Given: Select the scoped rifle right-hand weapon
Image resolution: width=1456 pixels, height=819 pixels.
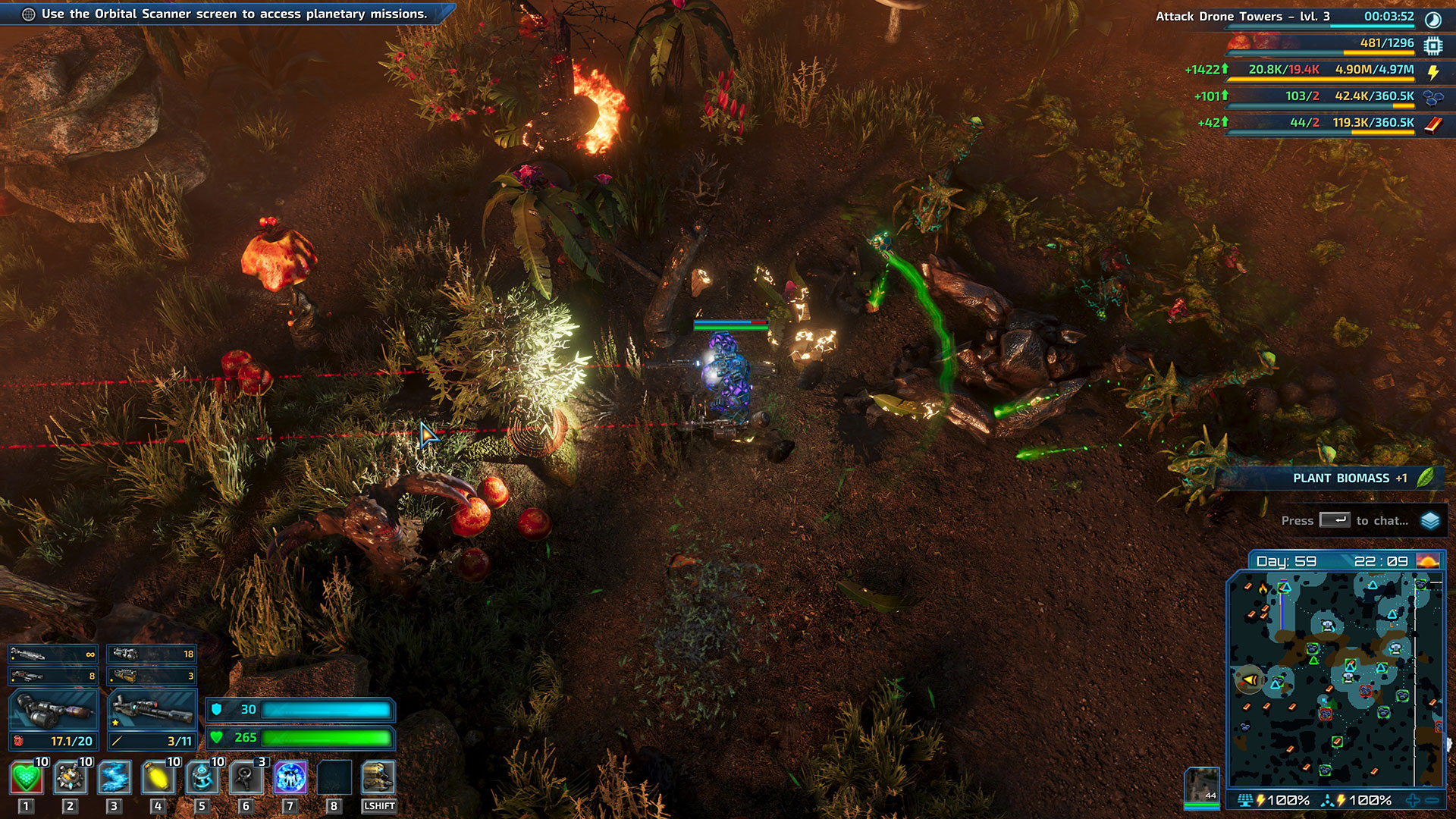Looking at the screenshot, I should pos(152,711).
